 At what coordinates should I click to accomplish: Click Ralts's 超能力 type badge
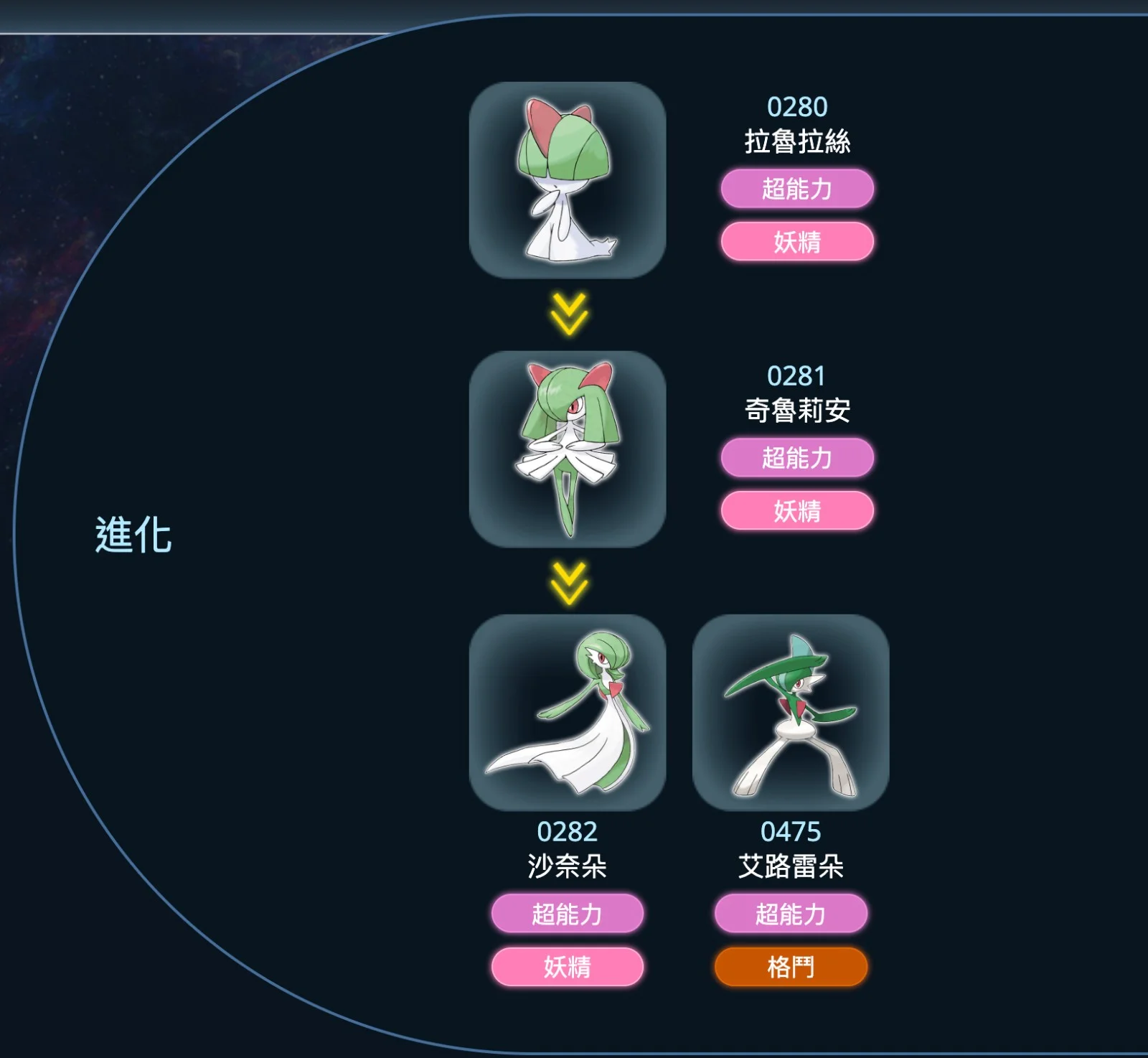[797, 189]
